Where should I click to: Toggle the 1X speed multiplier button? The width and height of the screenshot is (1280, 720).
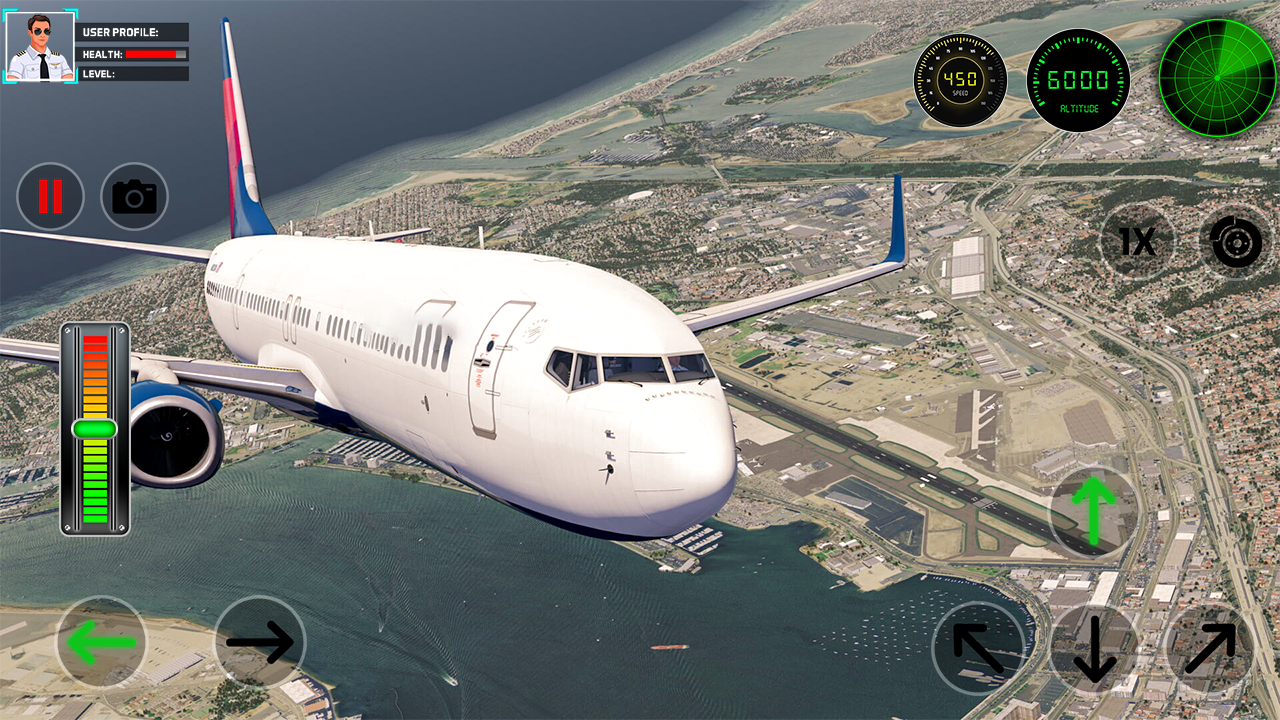(1137, 242)
